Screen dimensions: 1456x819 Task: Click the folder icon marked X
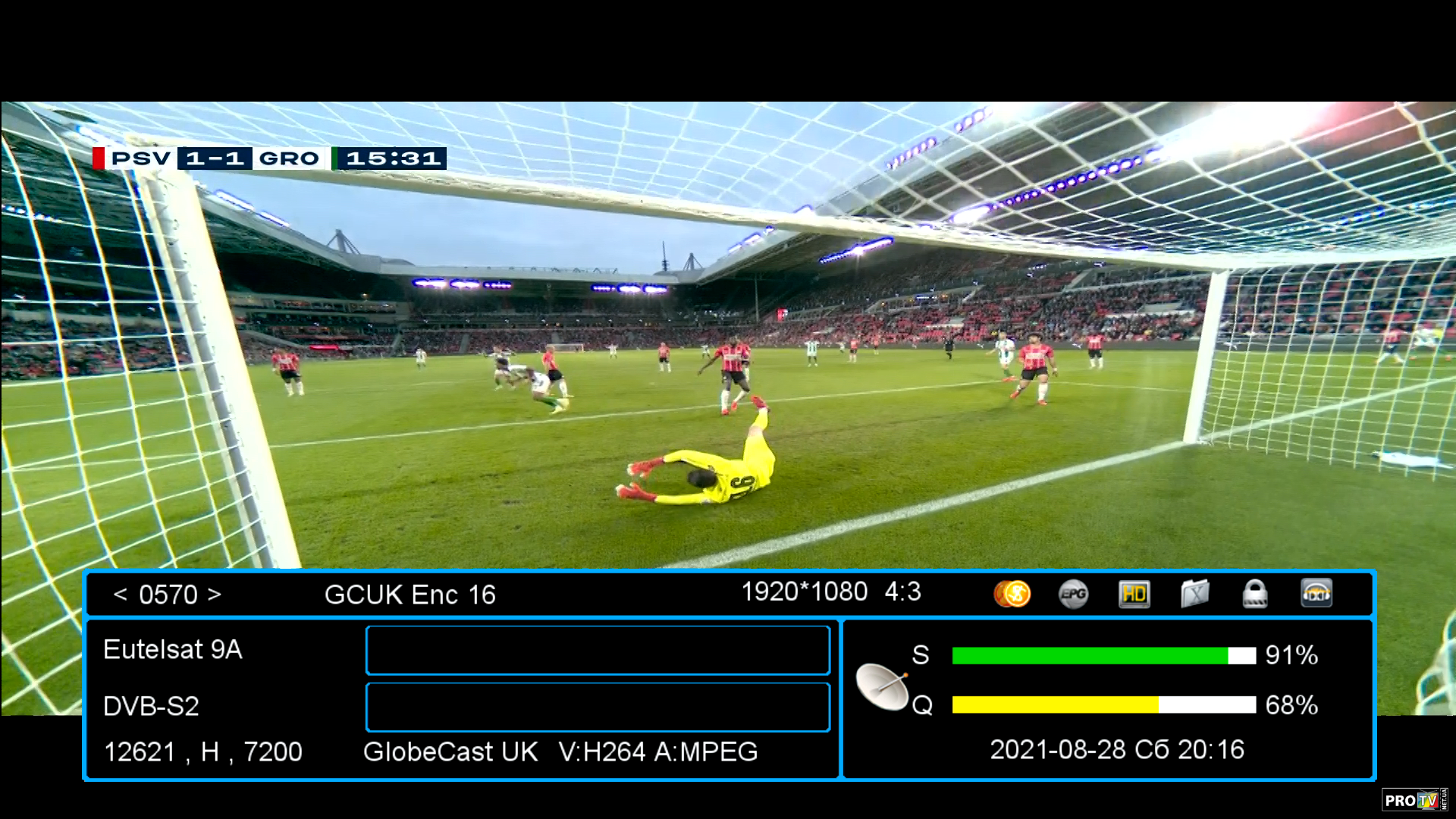click(x=1194, y=594)
